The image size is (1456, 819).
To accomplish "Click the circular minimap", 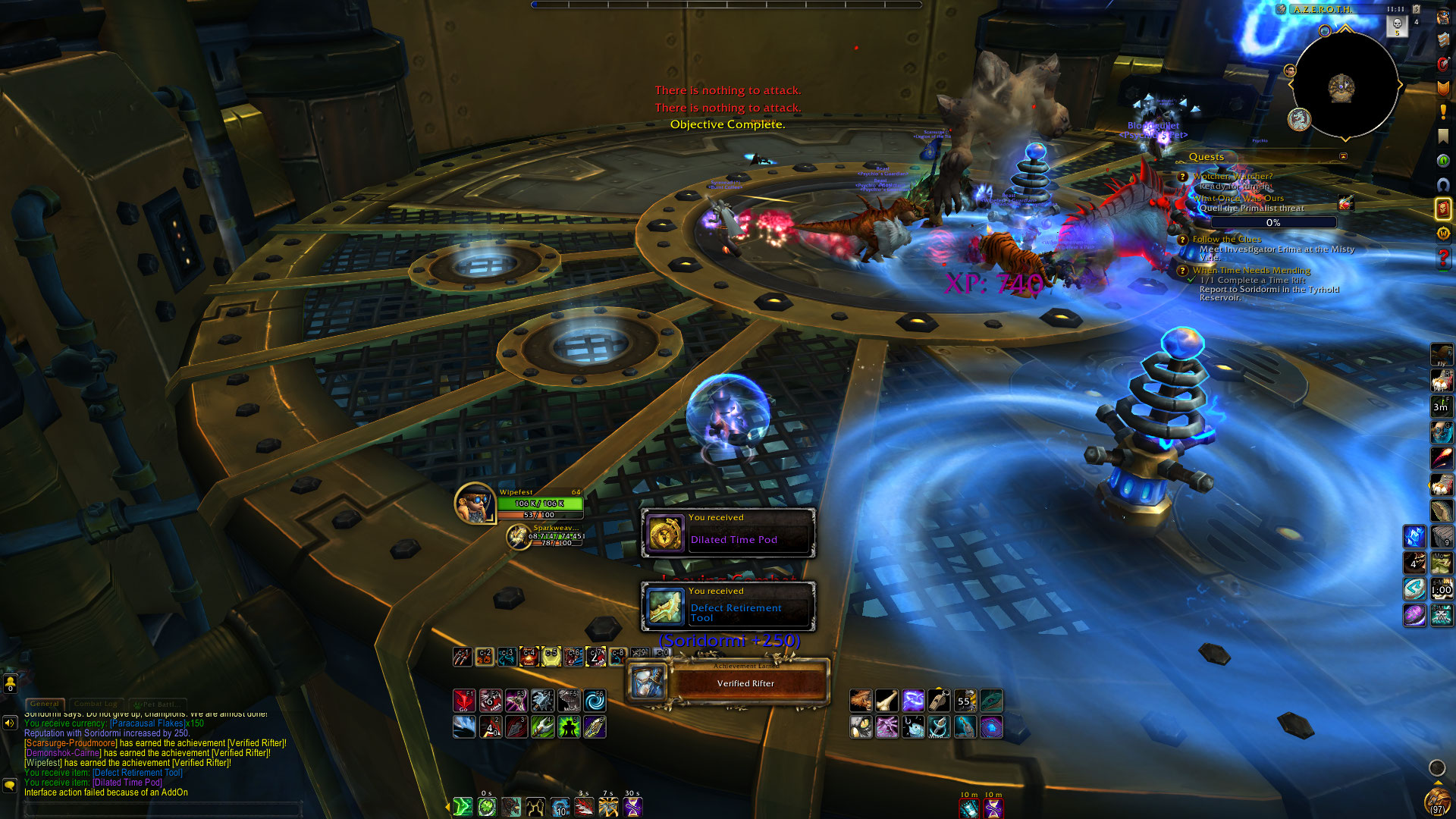I will [1344, 85].
